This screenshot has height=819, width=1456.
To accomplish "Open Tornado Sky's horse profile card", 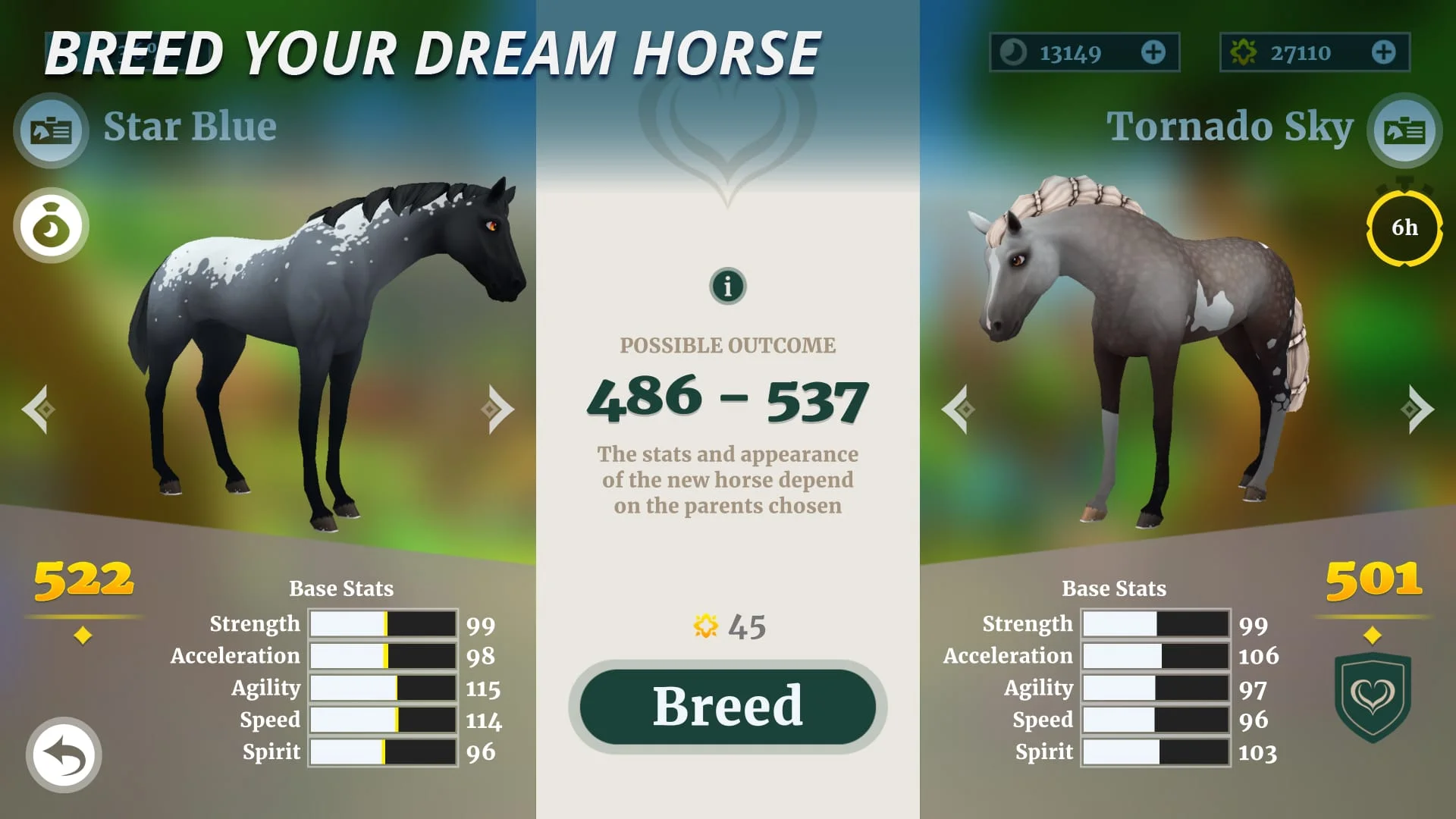I will [x=1404, y=130].
